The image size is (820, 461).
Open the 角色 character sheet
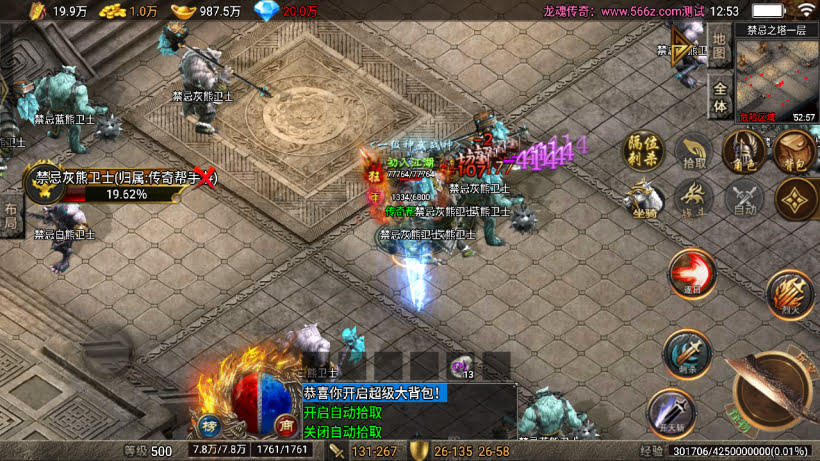743,151
